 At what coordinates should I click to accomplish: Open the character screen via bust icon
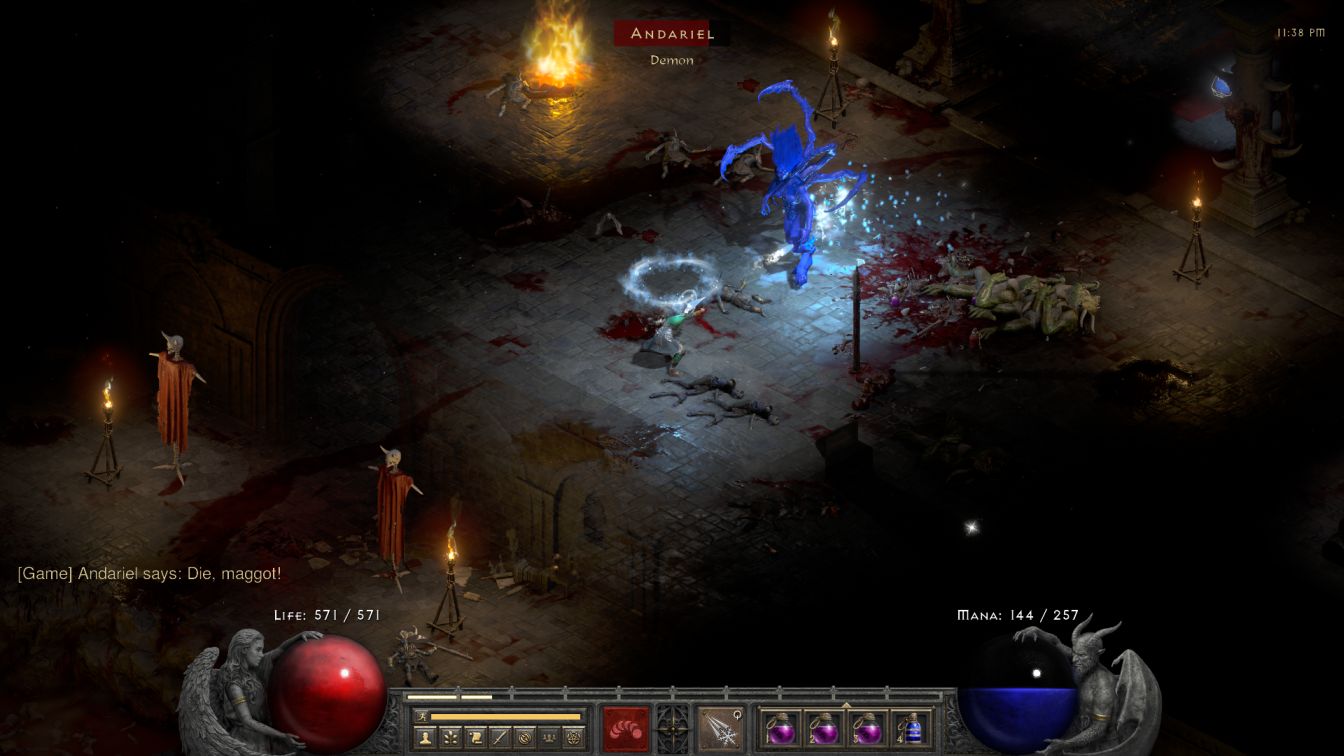click(x=424, y=738)
